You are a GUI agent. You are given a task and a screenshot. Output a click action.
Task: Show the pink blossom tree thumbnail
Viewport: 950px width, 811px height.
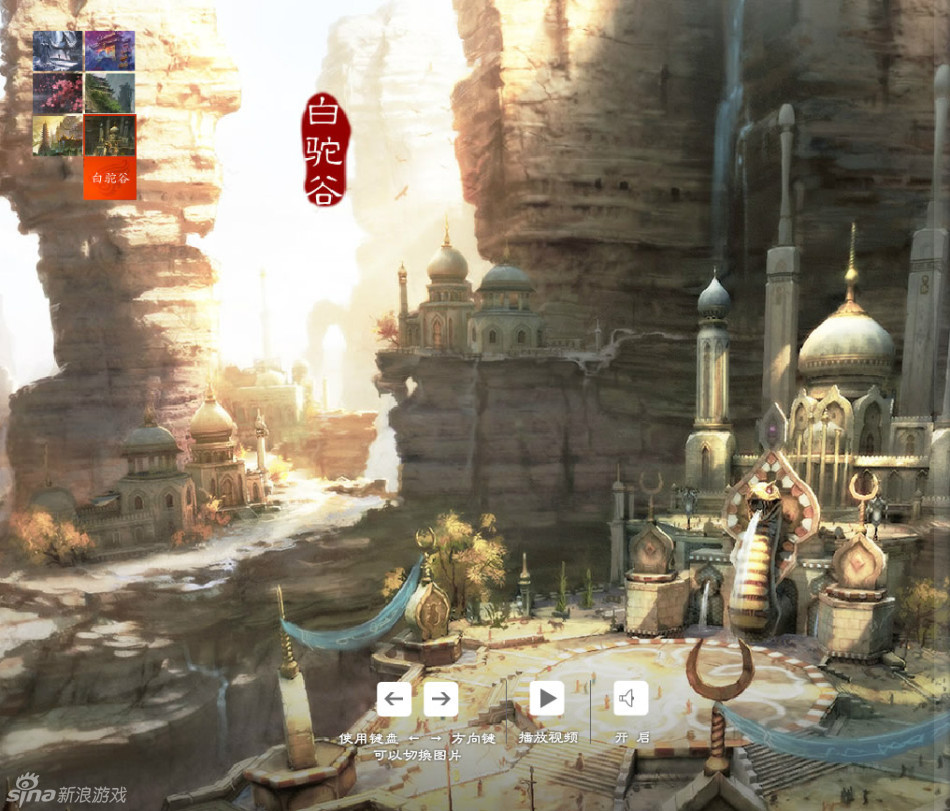57,93
